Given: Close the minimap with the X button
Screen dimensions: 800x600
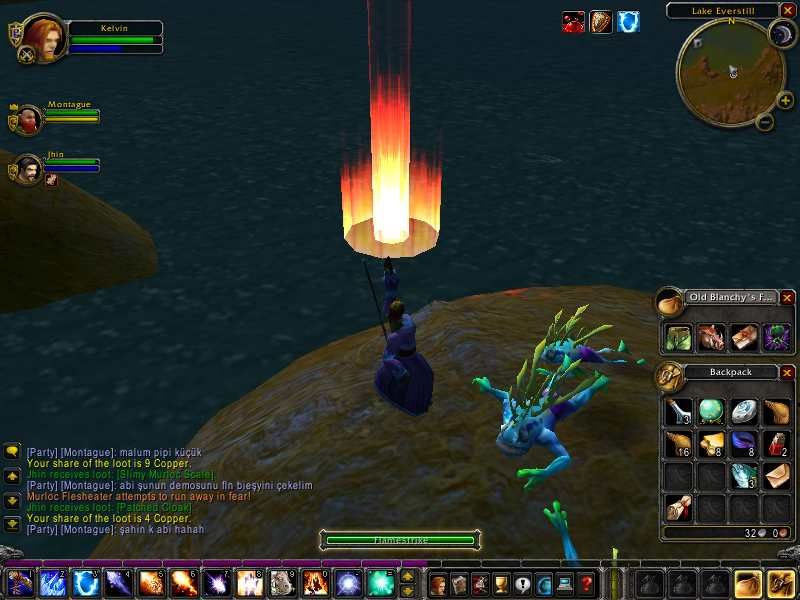Looking at the screenshot, I should point(788,11).
